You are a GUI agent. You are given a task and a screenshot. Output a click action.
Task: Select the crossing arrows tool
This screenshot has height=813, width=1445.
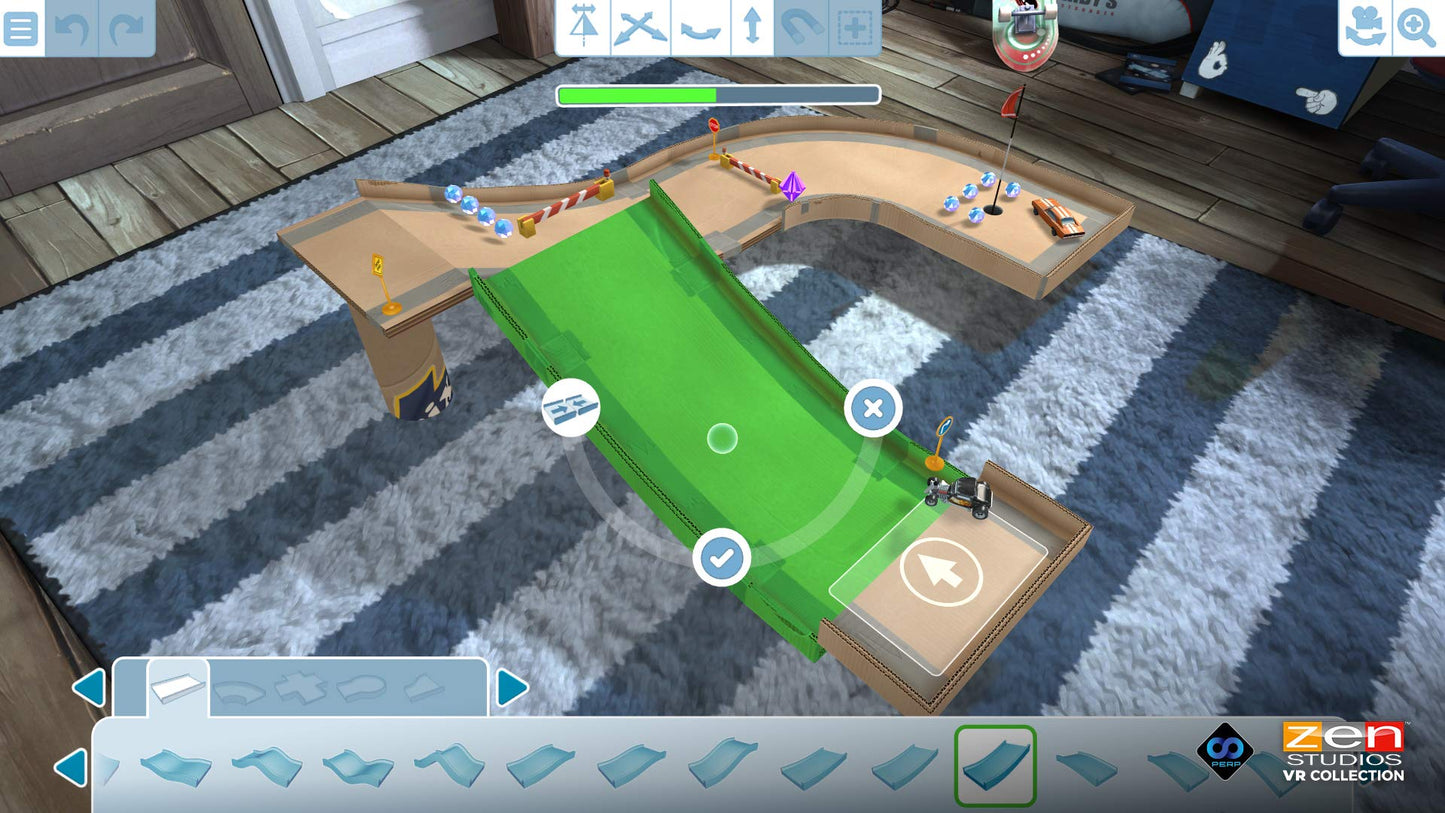point(640,28)
